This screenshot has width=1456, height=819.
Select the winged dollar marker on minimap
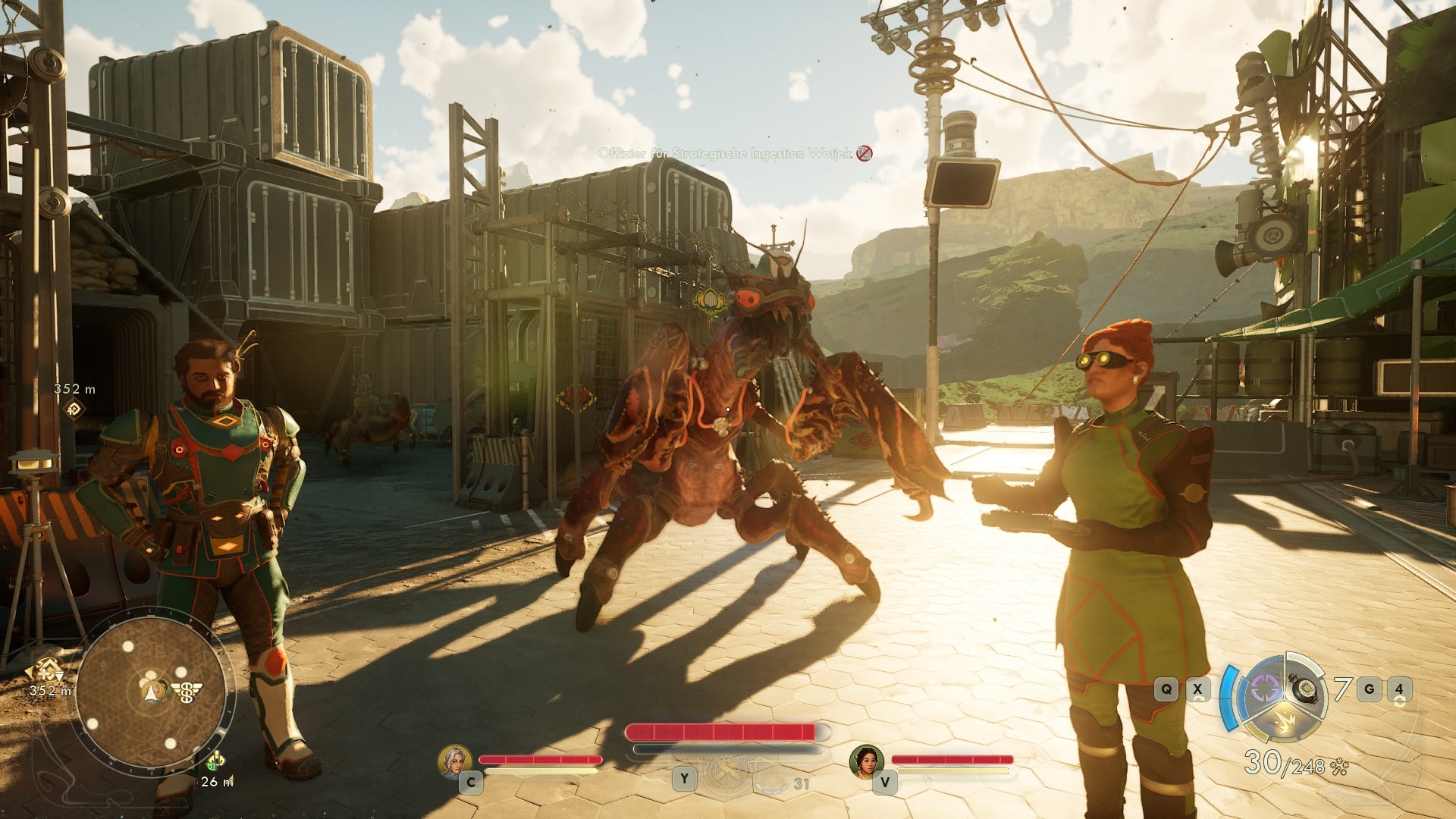click(187, 692)
